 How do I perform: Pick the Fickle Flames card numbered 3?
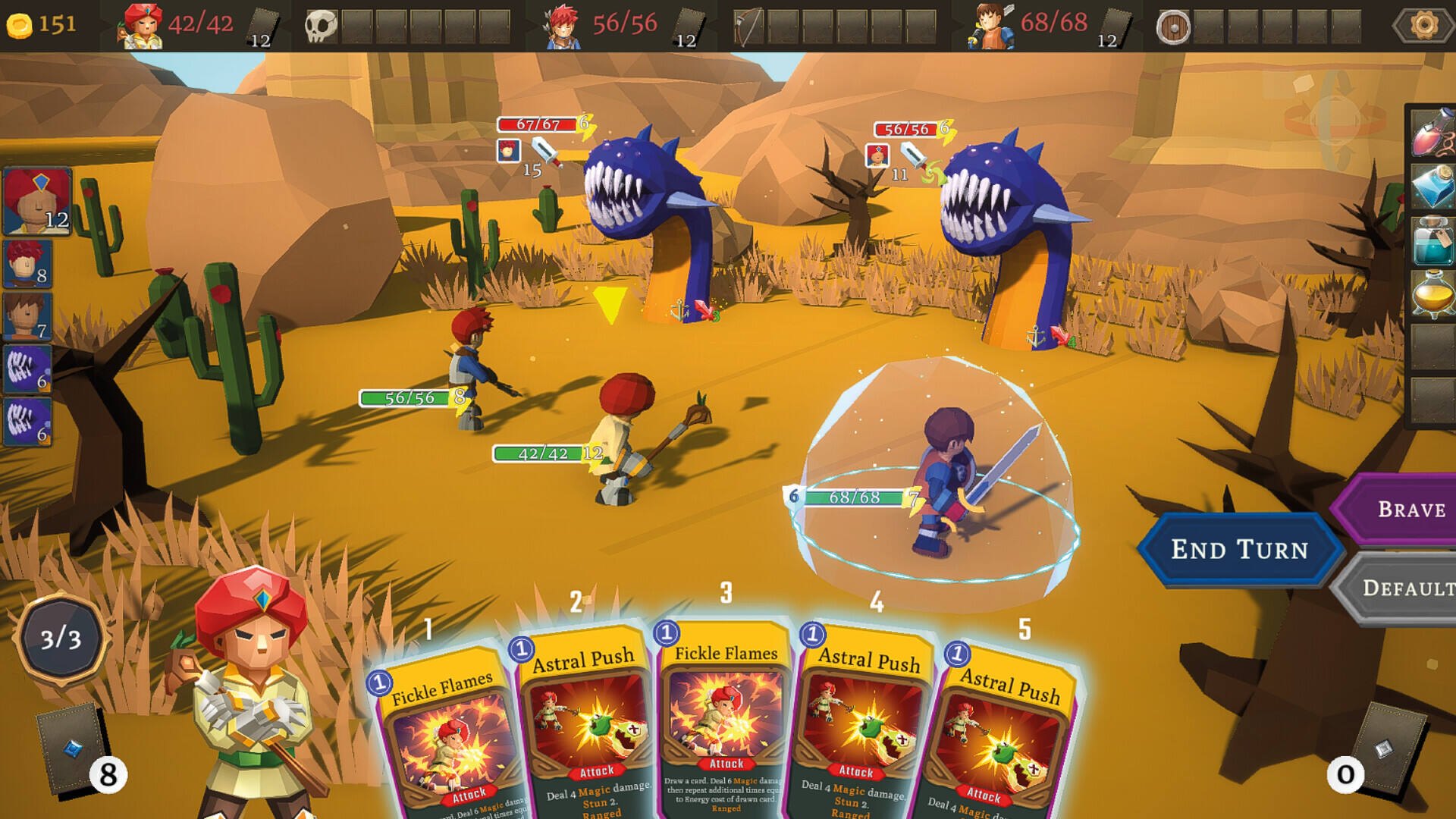point(726,720)
